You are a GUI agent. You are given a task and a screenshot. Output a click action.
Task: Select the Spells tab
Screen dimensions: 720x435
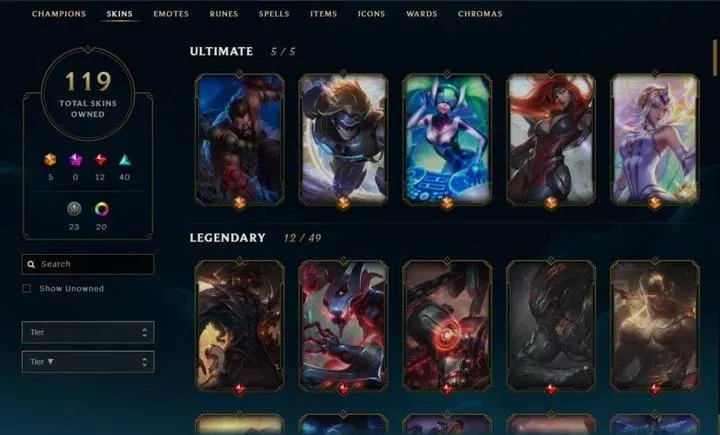274,15
